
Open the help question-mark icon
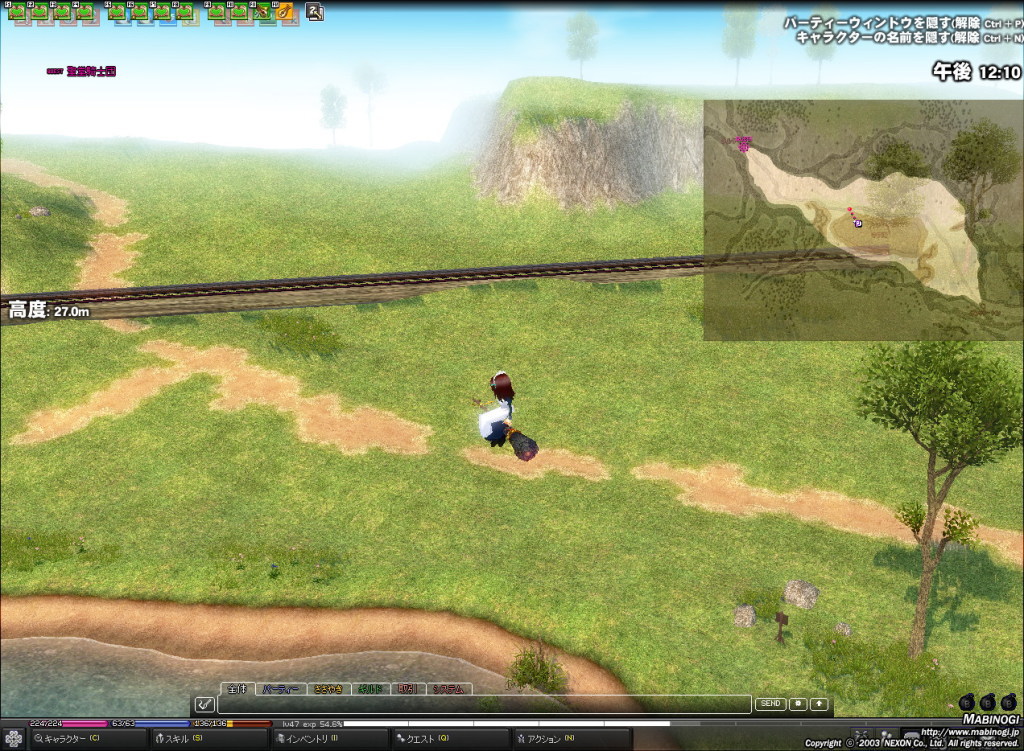pos(315,12)
